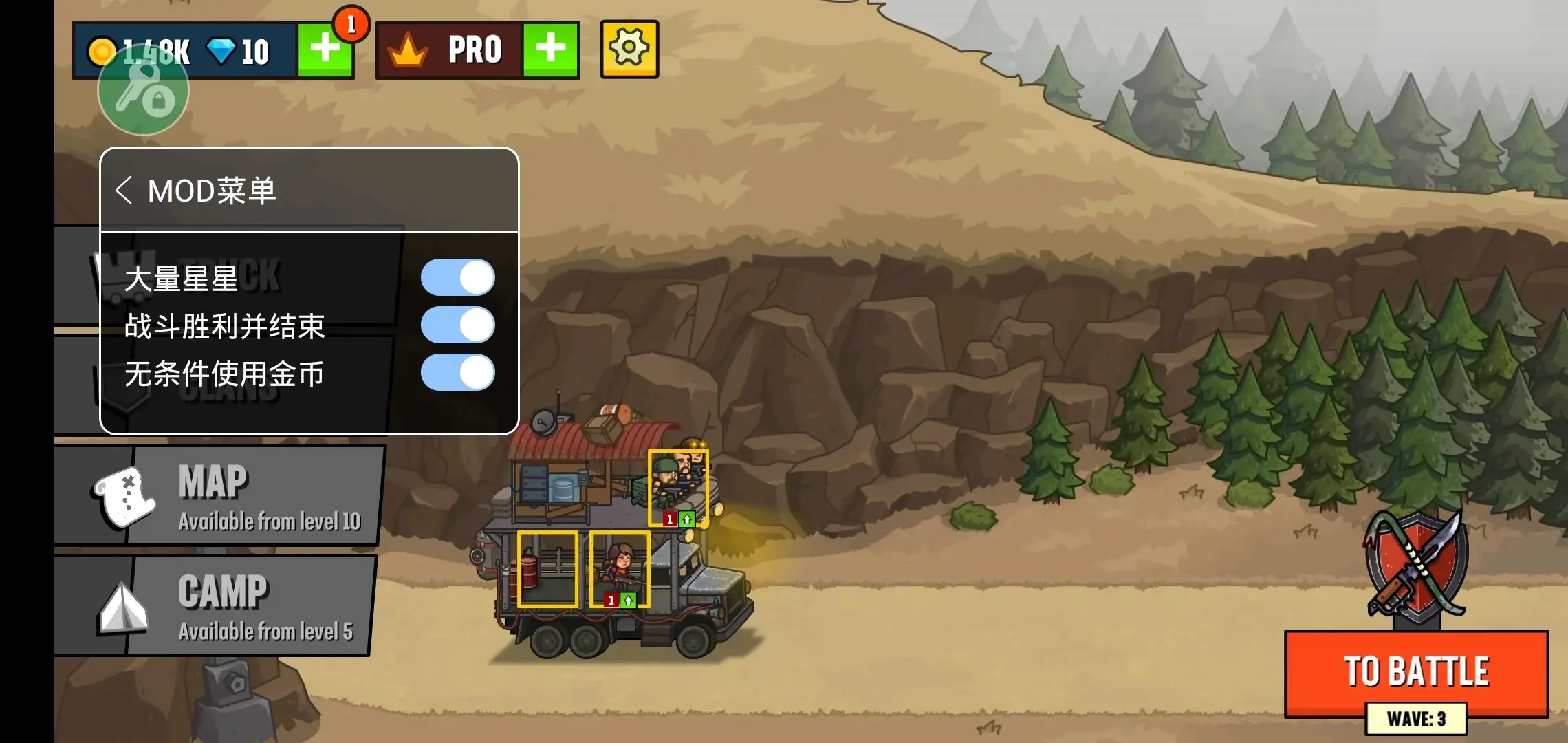Toggle the 无条件使用金币 switch
Viewport: 1568px width, 743px height.
pos(457,372)
